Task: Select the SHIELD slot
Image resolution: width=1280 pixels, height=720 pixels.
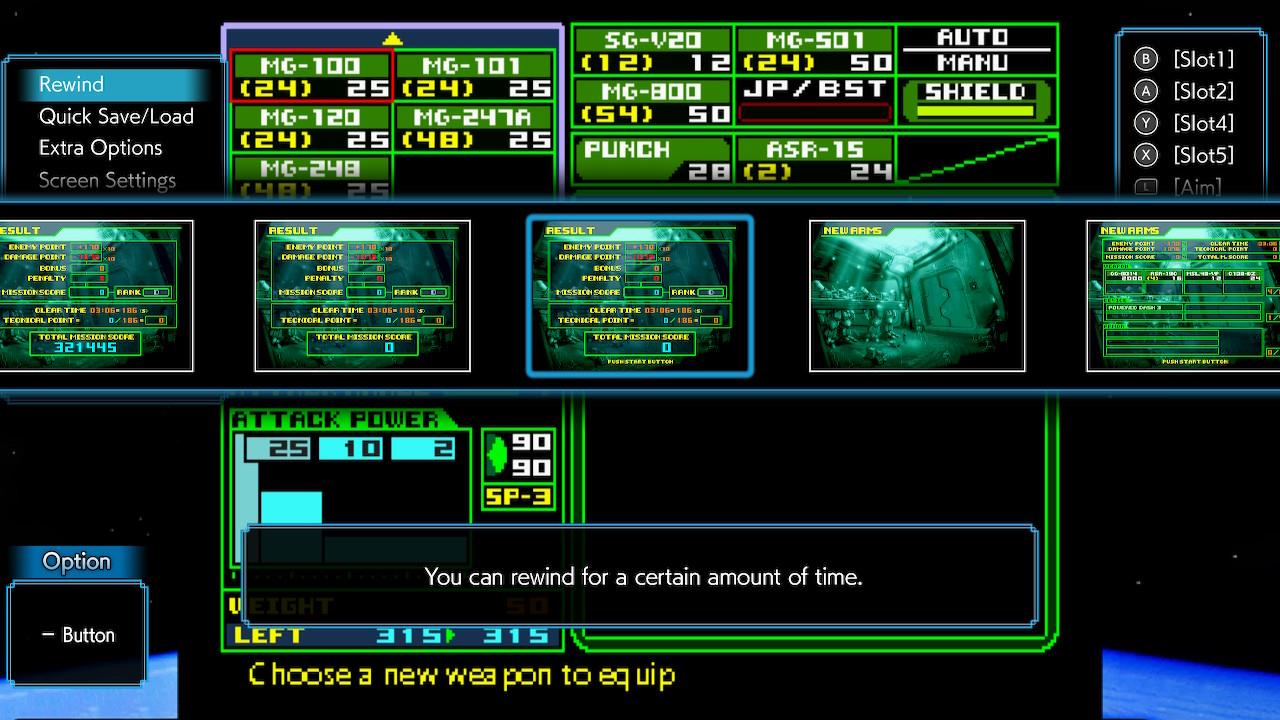Action: click(976, 102)
